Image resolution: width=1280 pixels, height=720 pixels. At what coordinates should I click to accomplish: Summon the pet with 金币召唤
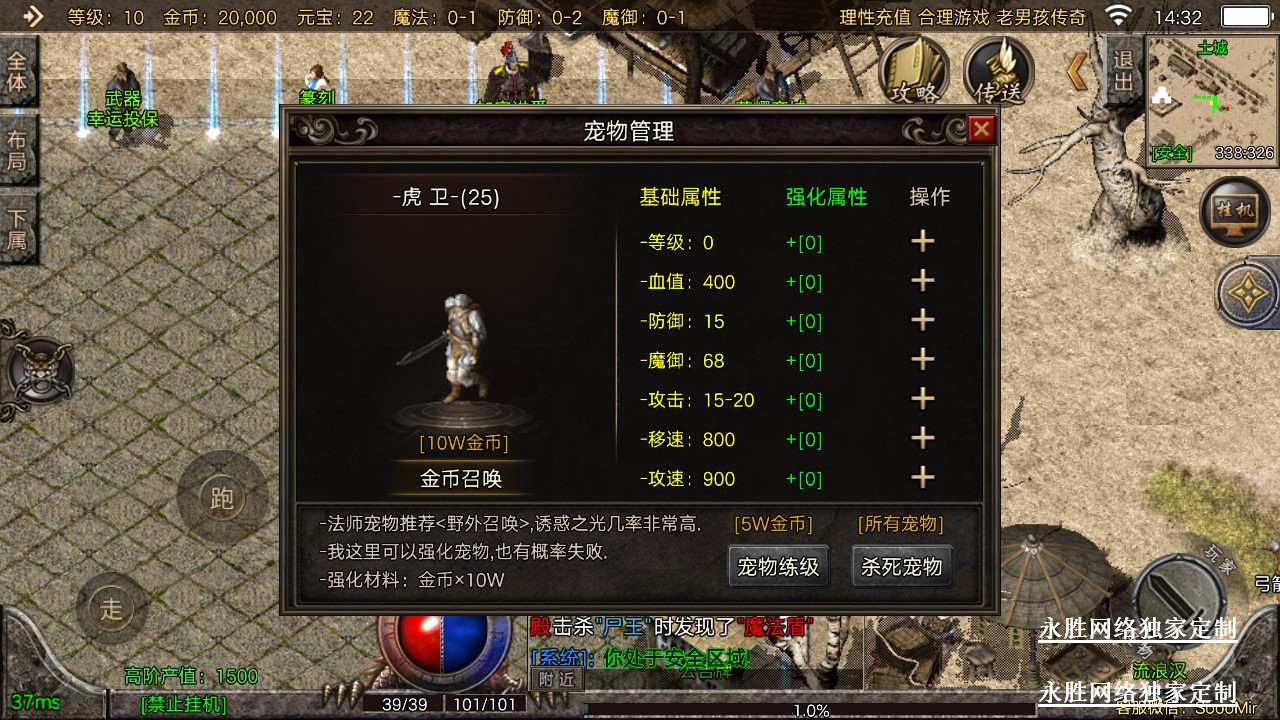coord(460,478)
